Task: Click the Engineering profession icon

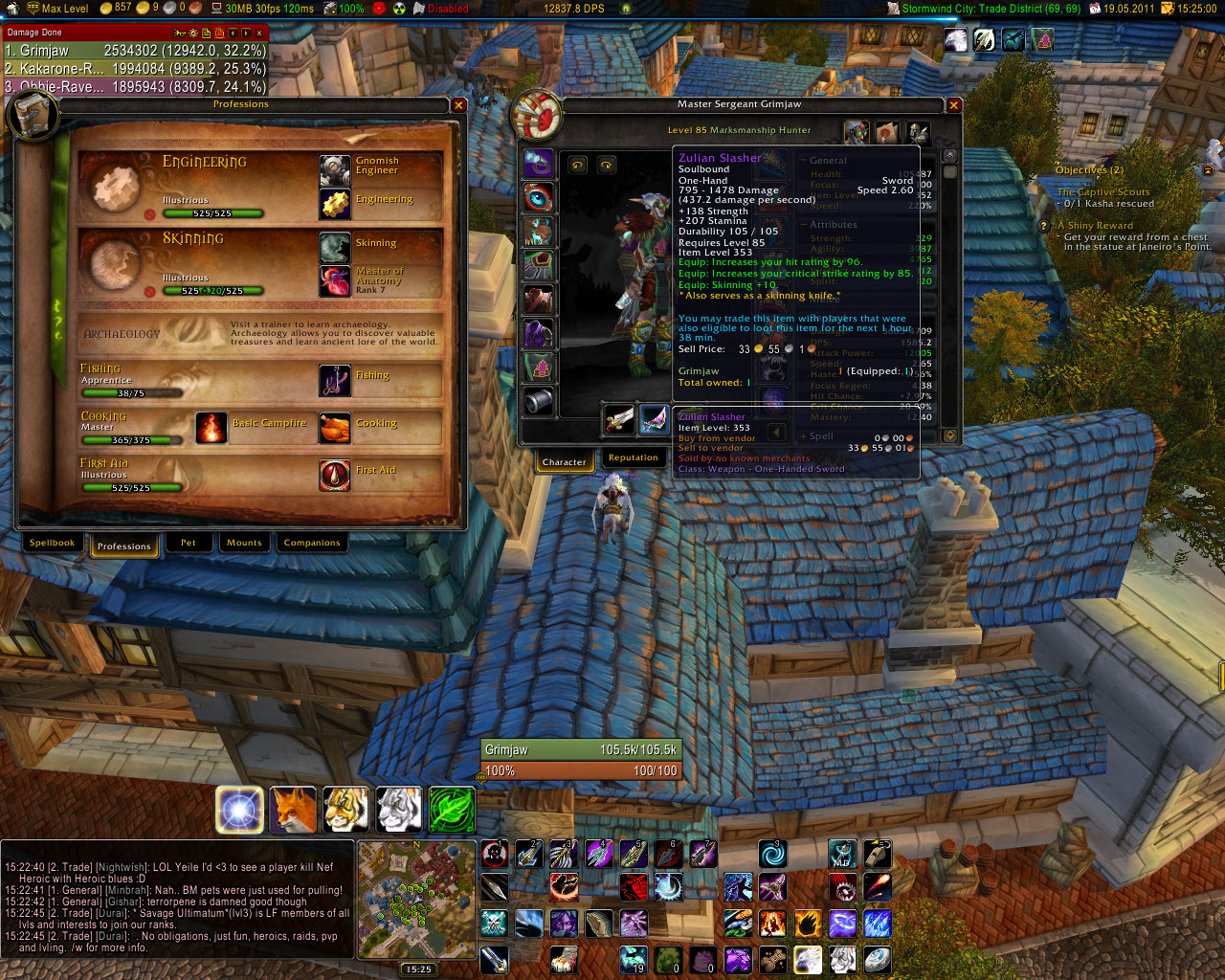Action: (x=335, y=204)
